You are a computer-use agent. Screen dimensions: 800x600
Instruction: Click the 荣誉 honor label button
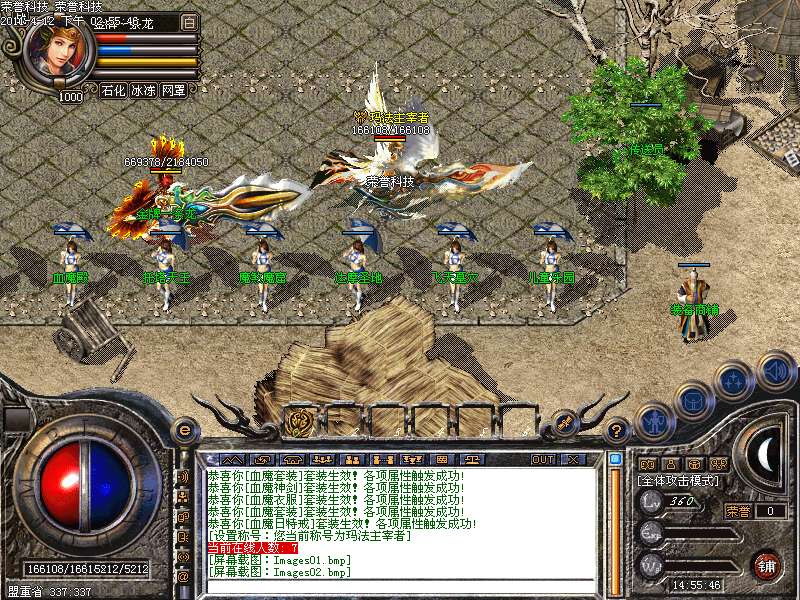(737, 511)
